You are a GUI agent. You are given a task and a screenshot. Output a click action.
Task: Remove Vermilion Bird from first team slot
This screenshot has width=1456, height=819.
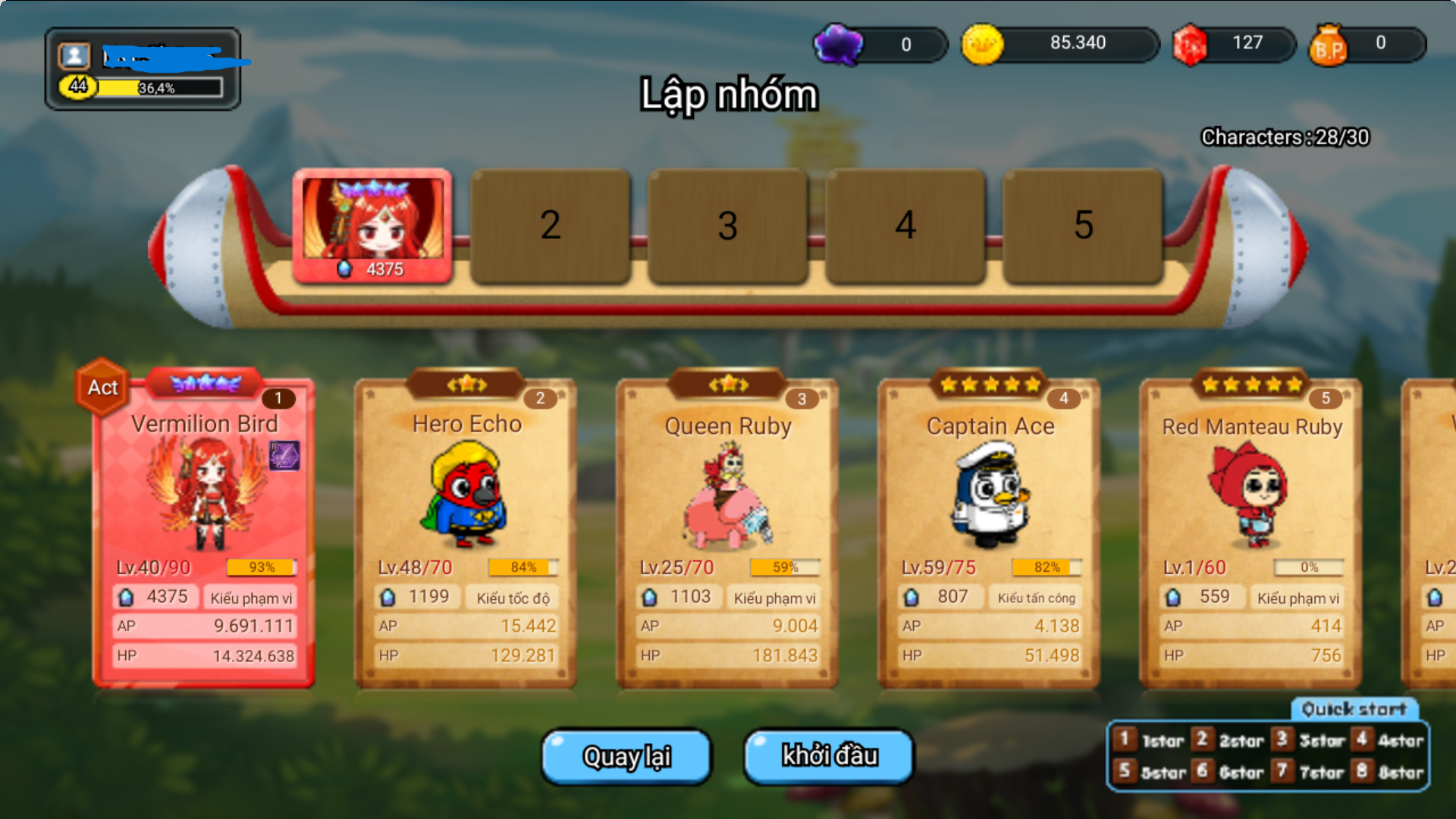tap(372, 225)
